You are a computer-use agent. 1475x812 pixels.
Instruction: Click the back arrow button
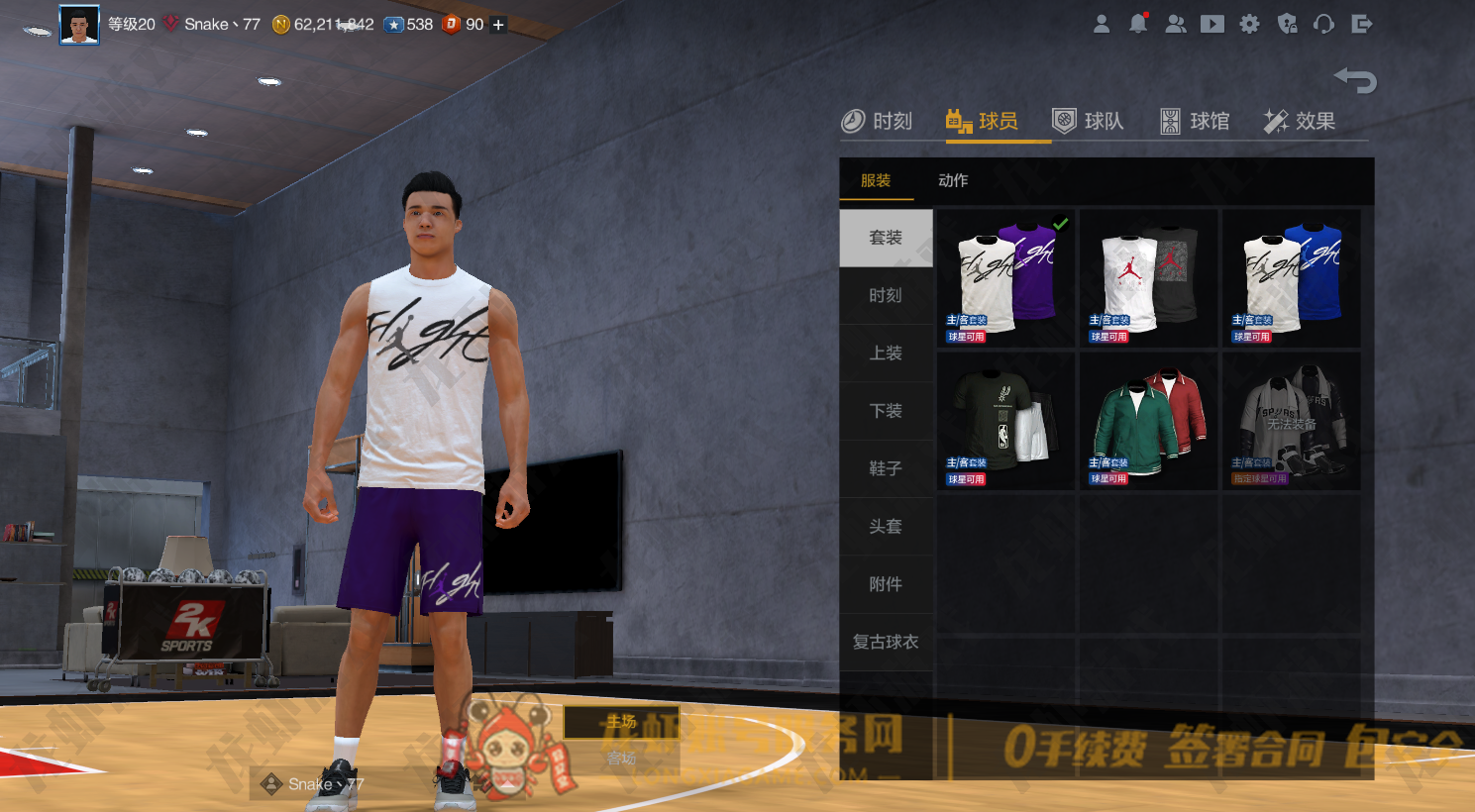[1355, 79]
